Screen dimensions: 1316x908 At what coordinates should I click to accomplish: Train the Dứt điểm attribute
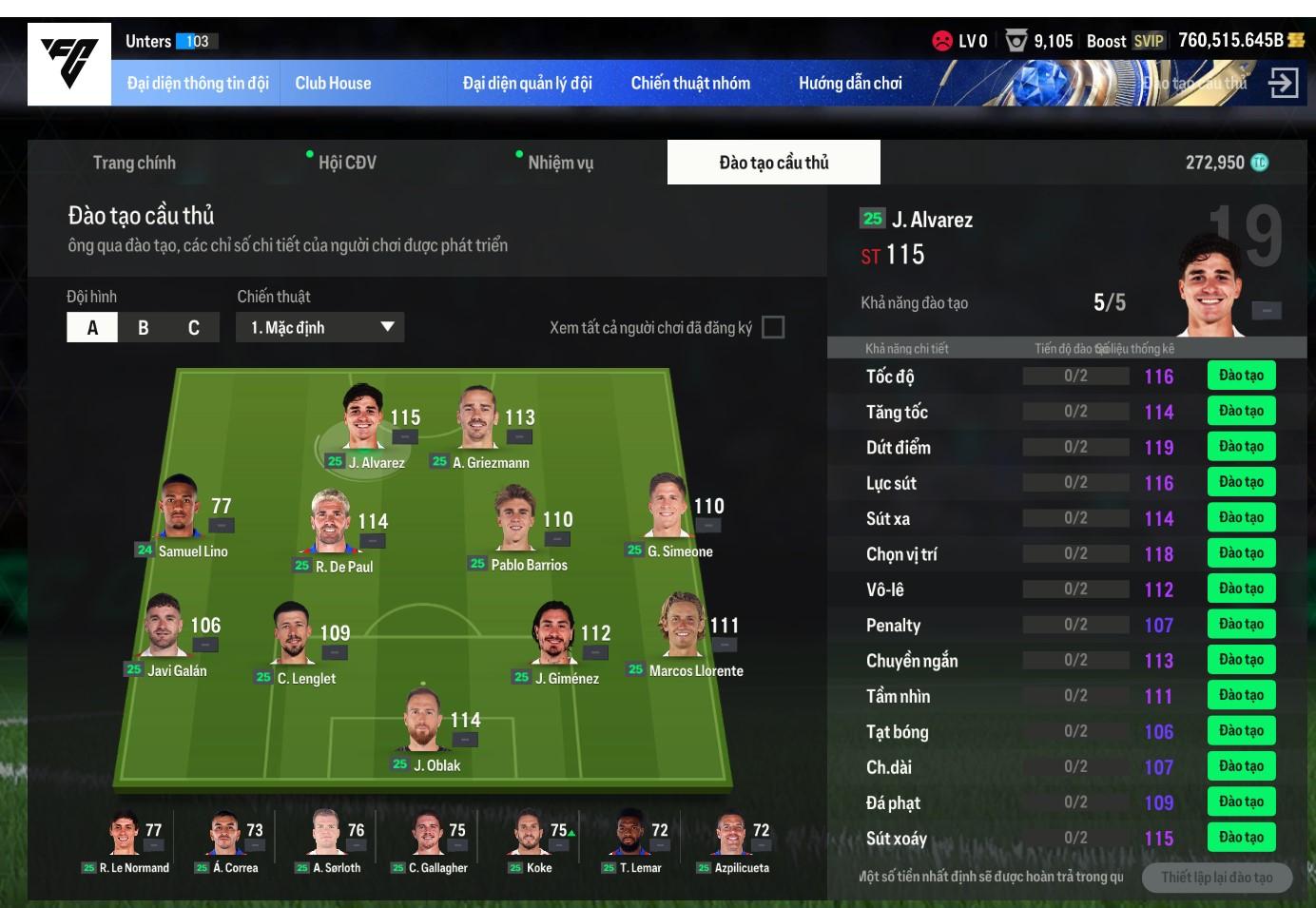coord(1241,447)
